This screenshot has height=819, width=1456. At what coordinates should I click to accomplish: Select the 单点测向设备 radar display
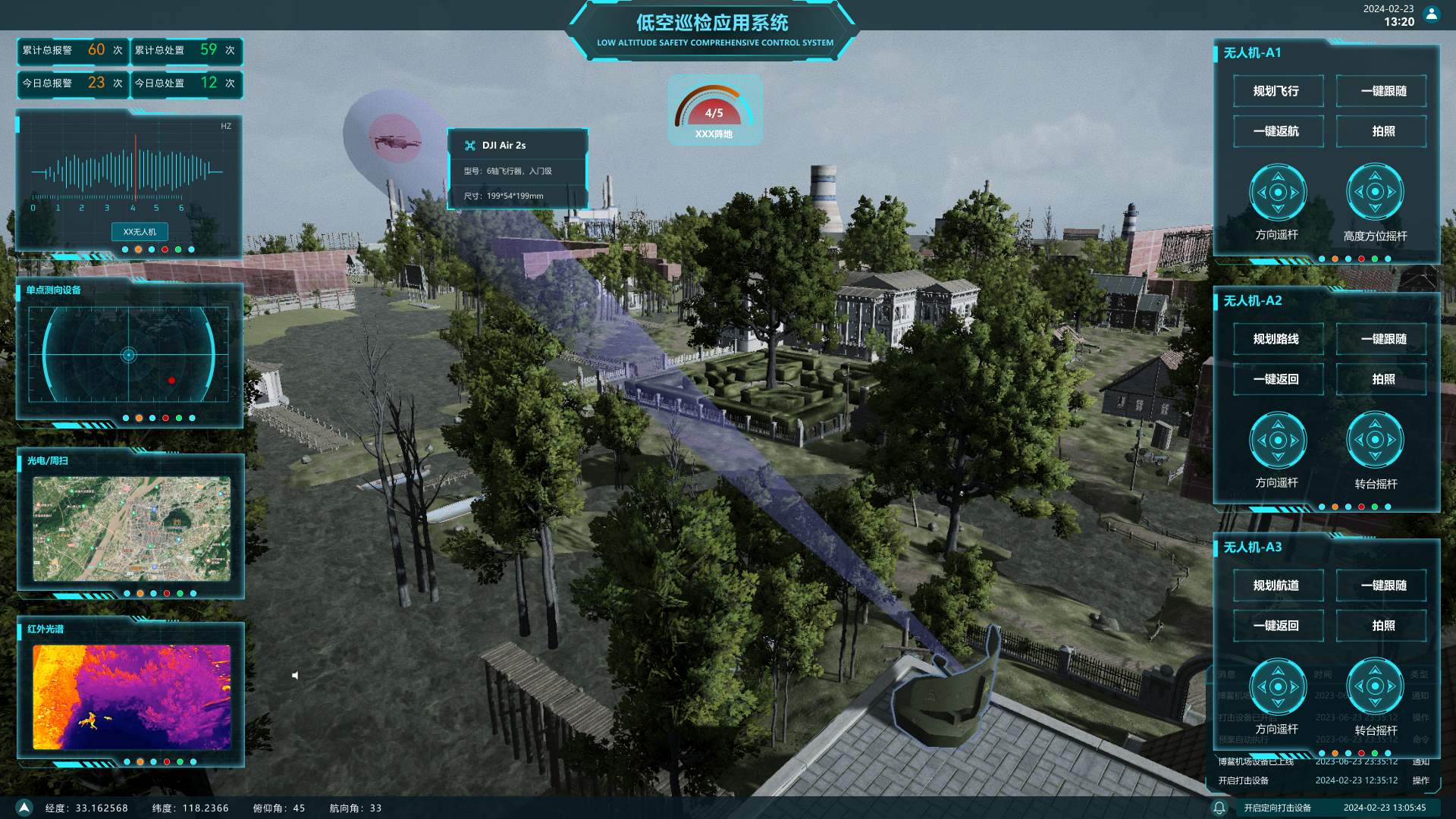[129, 354]
